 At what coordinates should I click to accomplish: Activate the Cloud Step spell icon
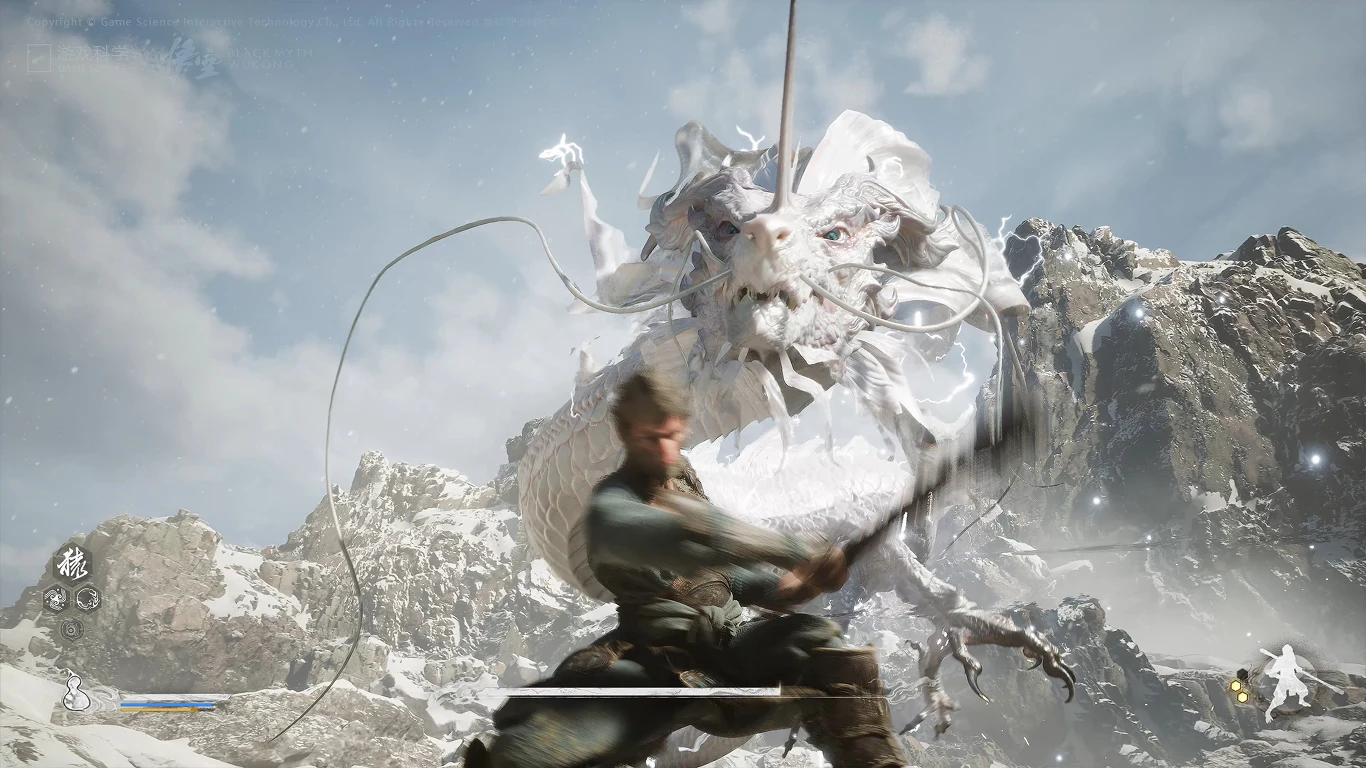(57, 597)
